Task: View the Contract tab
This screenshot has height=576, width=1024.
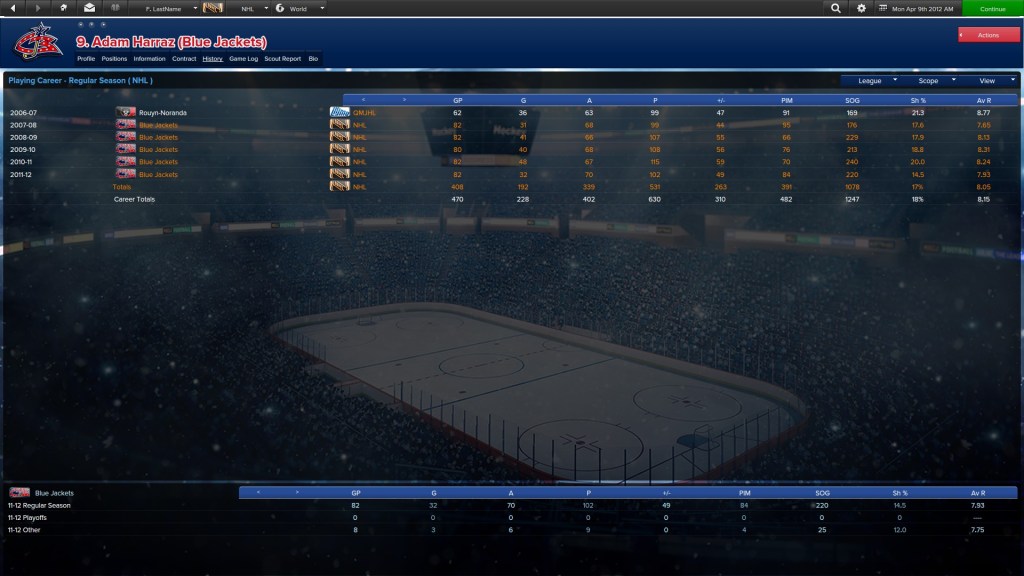Action: (184, 59)
